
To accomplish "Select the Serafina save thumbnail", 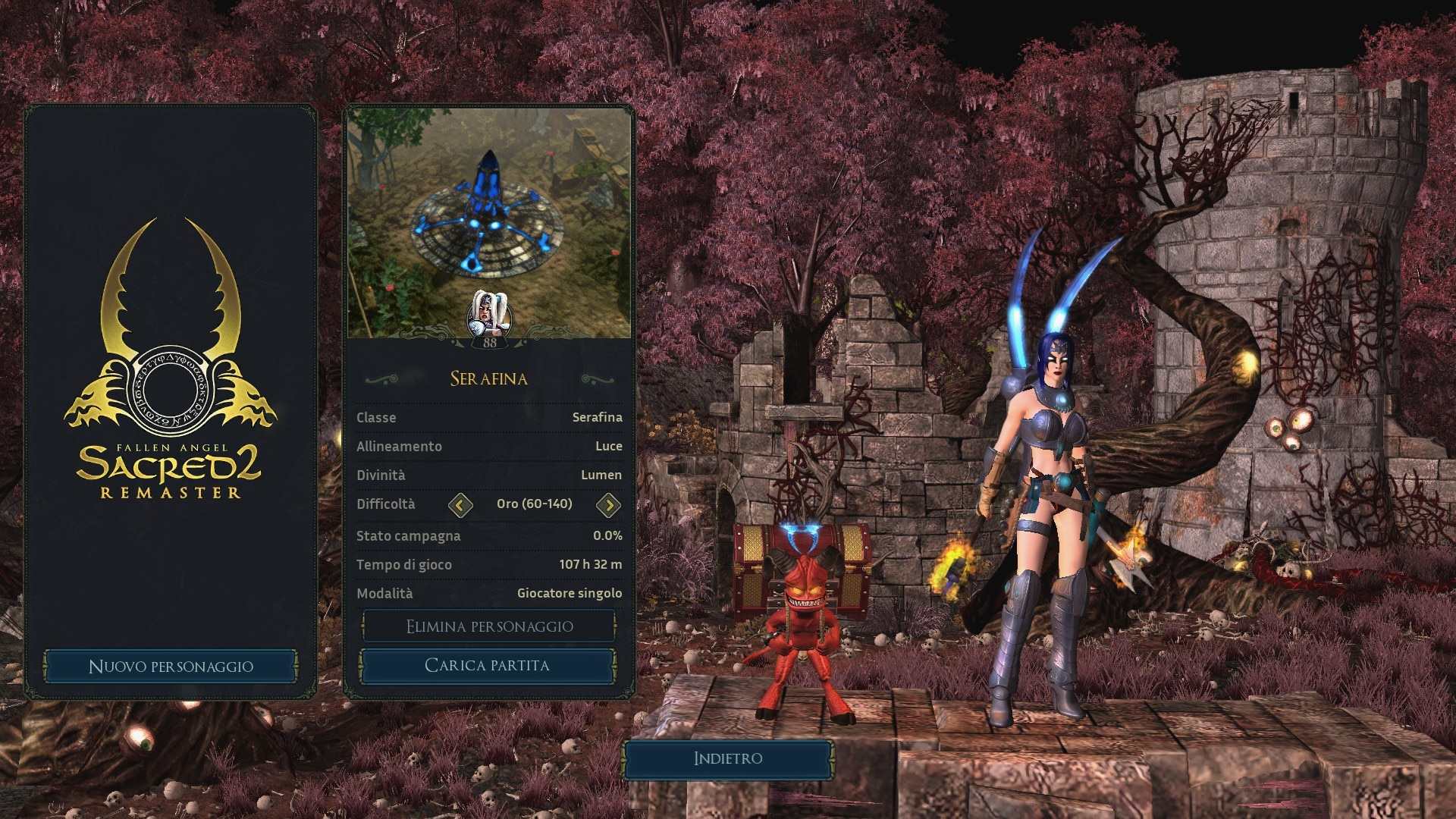I will click(489, 222).
